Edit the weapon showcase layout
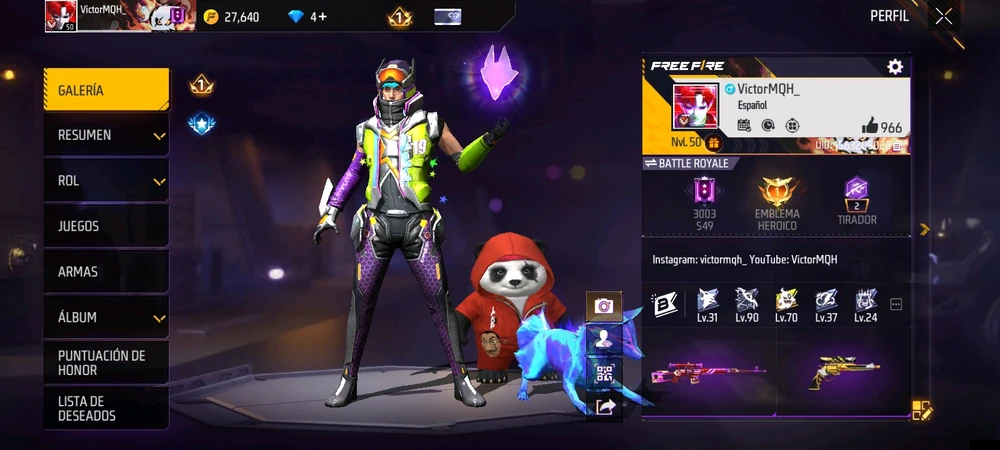The image size is (1000, 450). click(x=921, y=410)
